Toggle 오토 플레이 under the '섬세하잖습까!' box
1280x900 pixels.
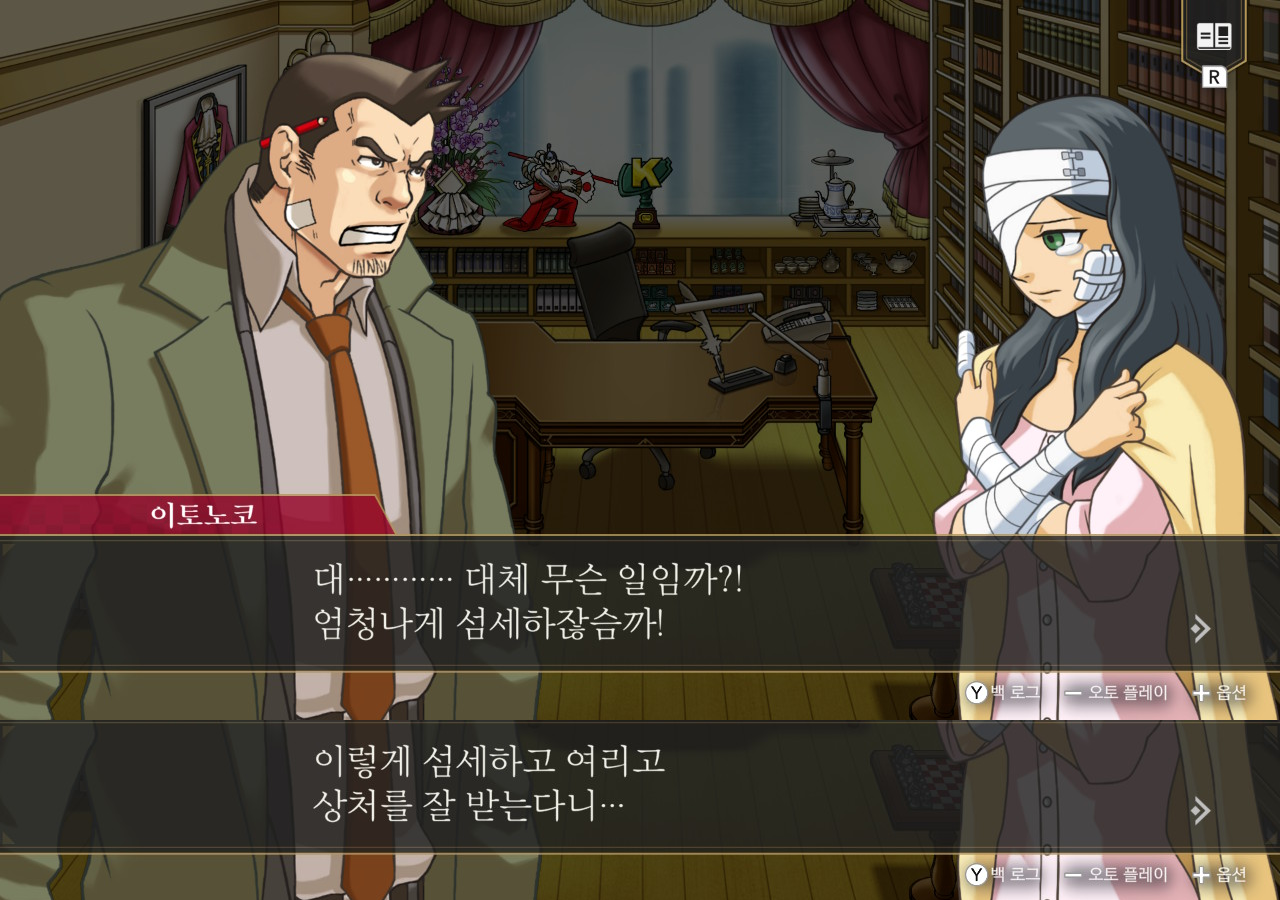(1116, 692)
